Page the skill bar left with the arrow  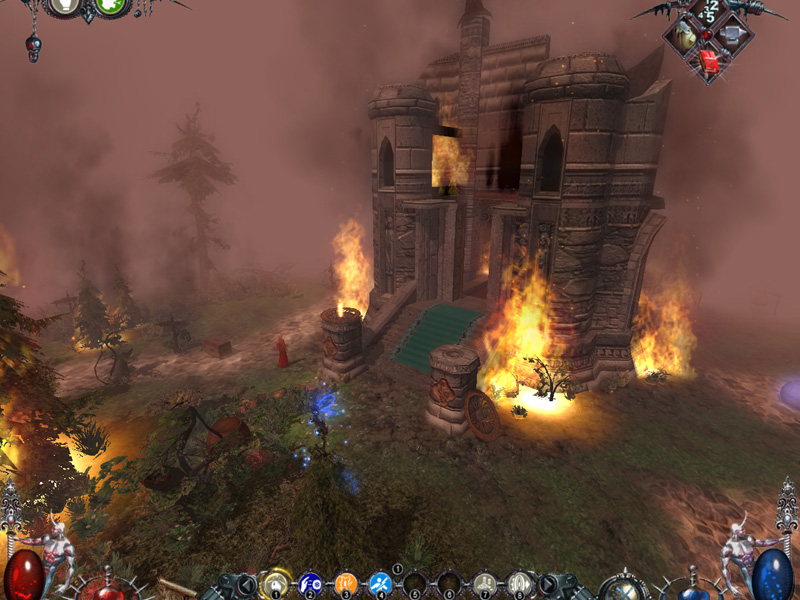[247, 584]
